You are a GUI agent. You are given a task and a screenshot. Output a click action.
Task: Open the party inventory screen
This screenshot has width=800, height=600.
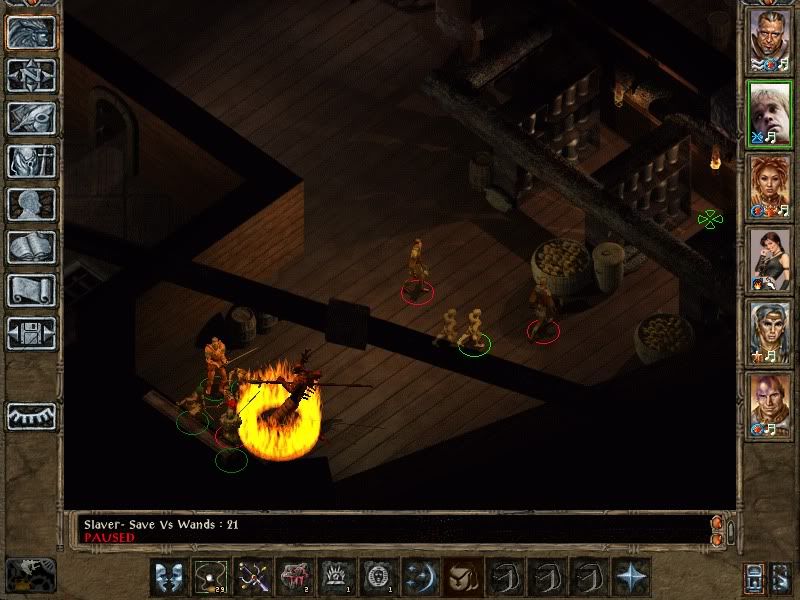pos(31,161)
